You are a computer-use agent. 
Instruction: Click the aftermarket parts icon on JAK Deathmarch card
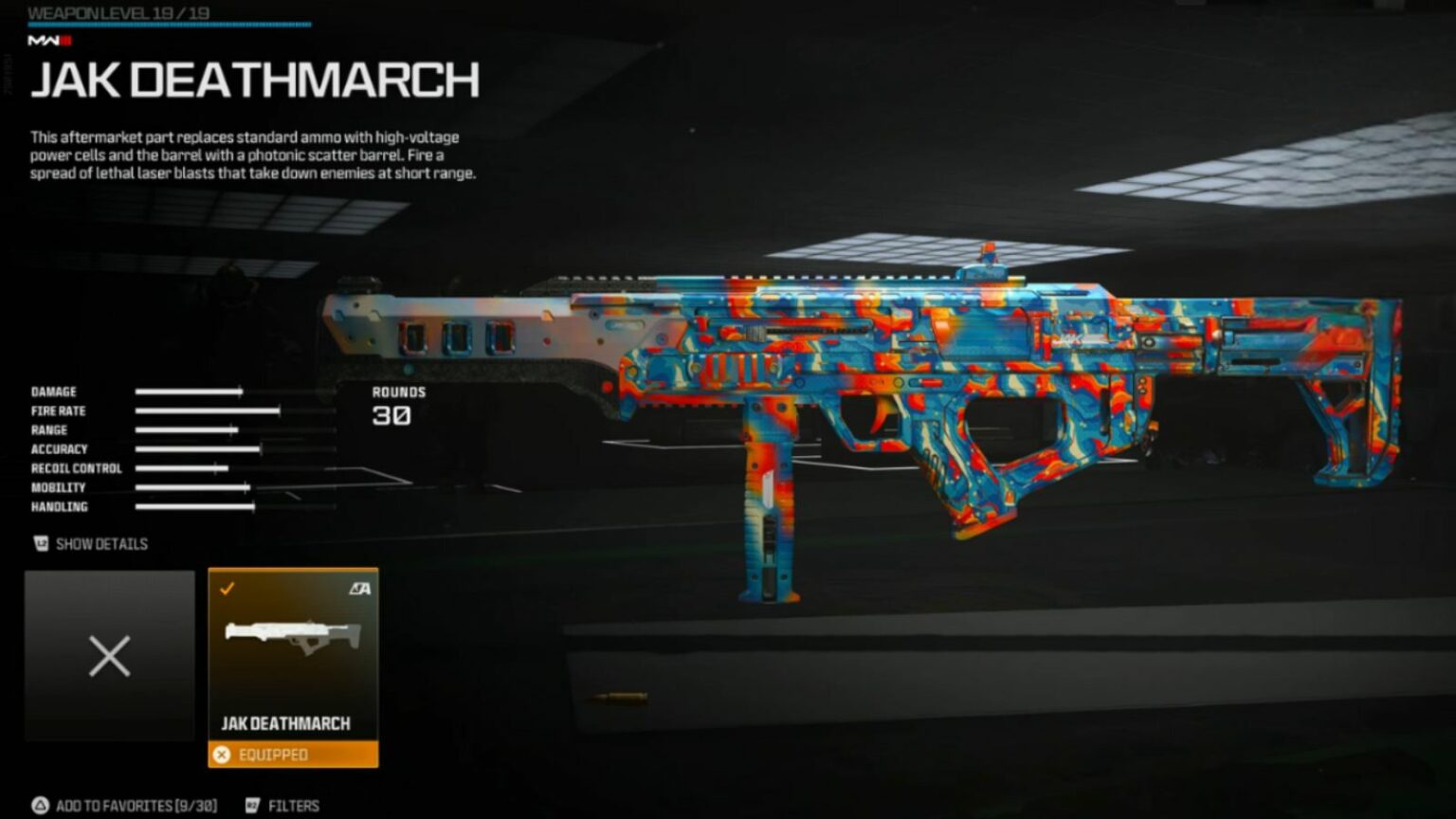pyautogui.click(x=361, y=589)
